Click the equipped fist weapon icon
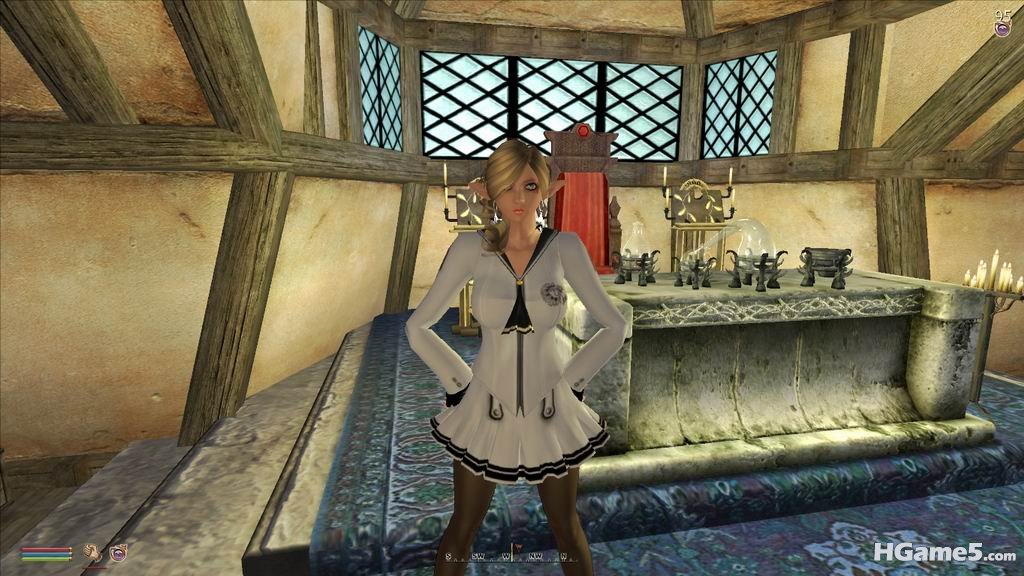 click(x=92, y=552)
